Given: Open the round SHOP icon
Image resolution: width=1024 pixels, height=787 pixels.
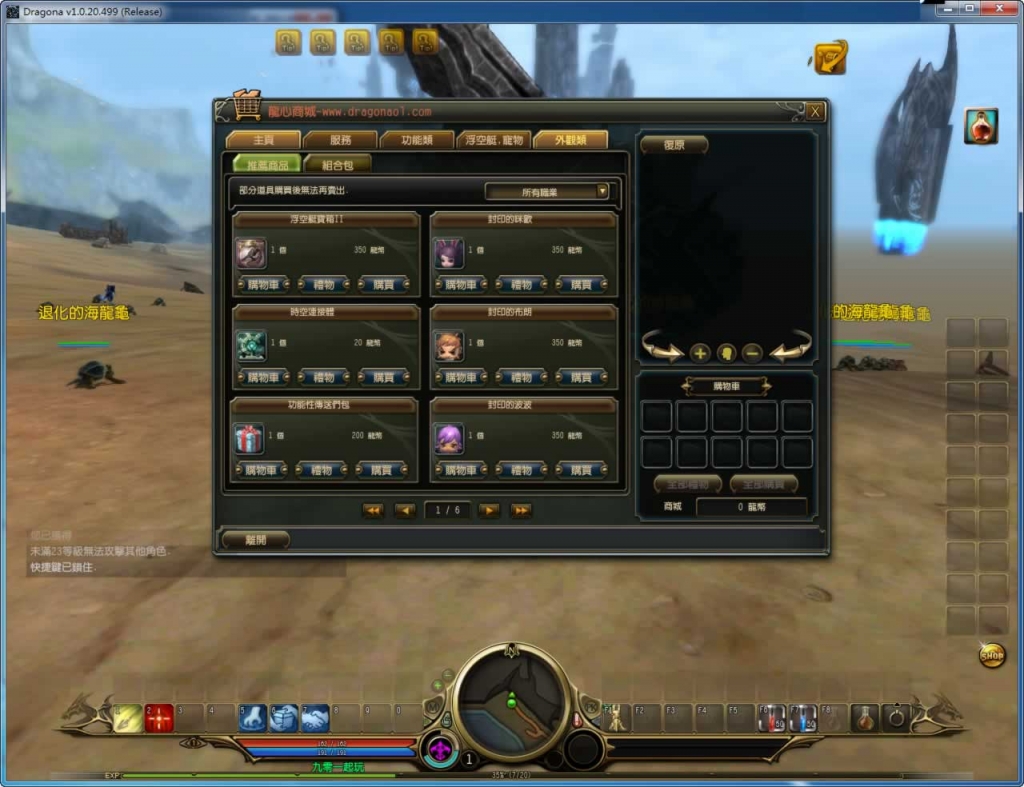Looking at the screenshot, I should click(x=991, y=656).
